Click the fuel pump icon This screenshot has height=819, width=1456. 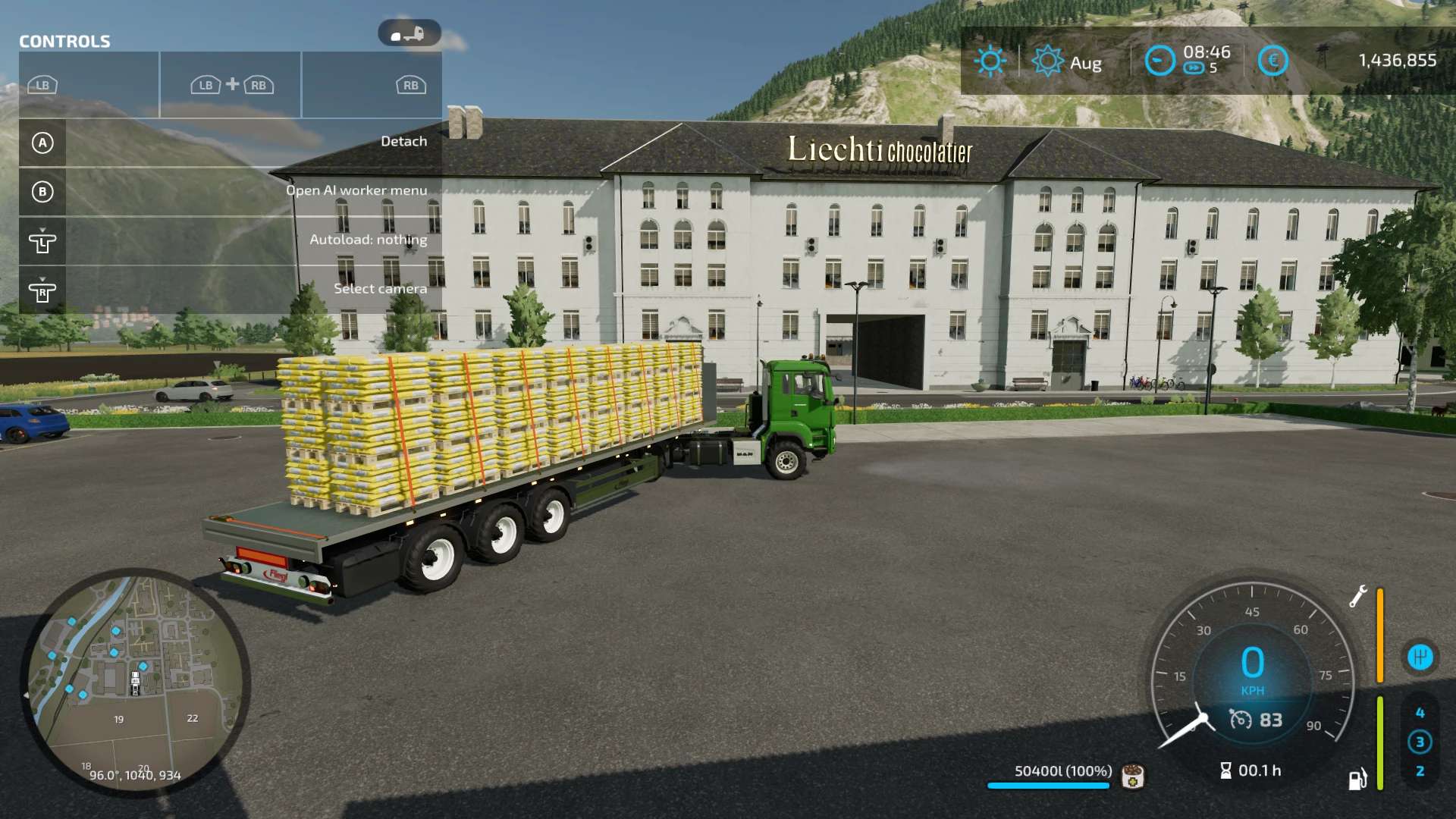1357,779
